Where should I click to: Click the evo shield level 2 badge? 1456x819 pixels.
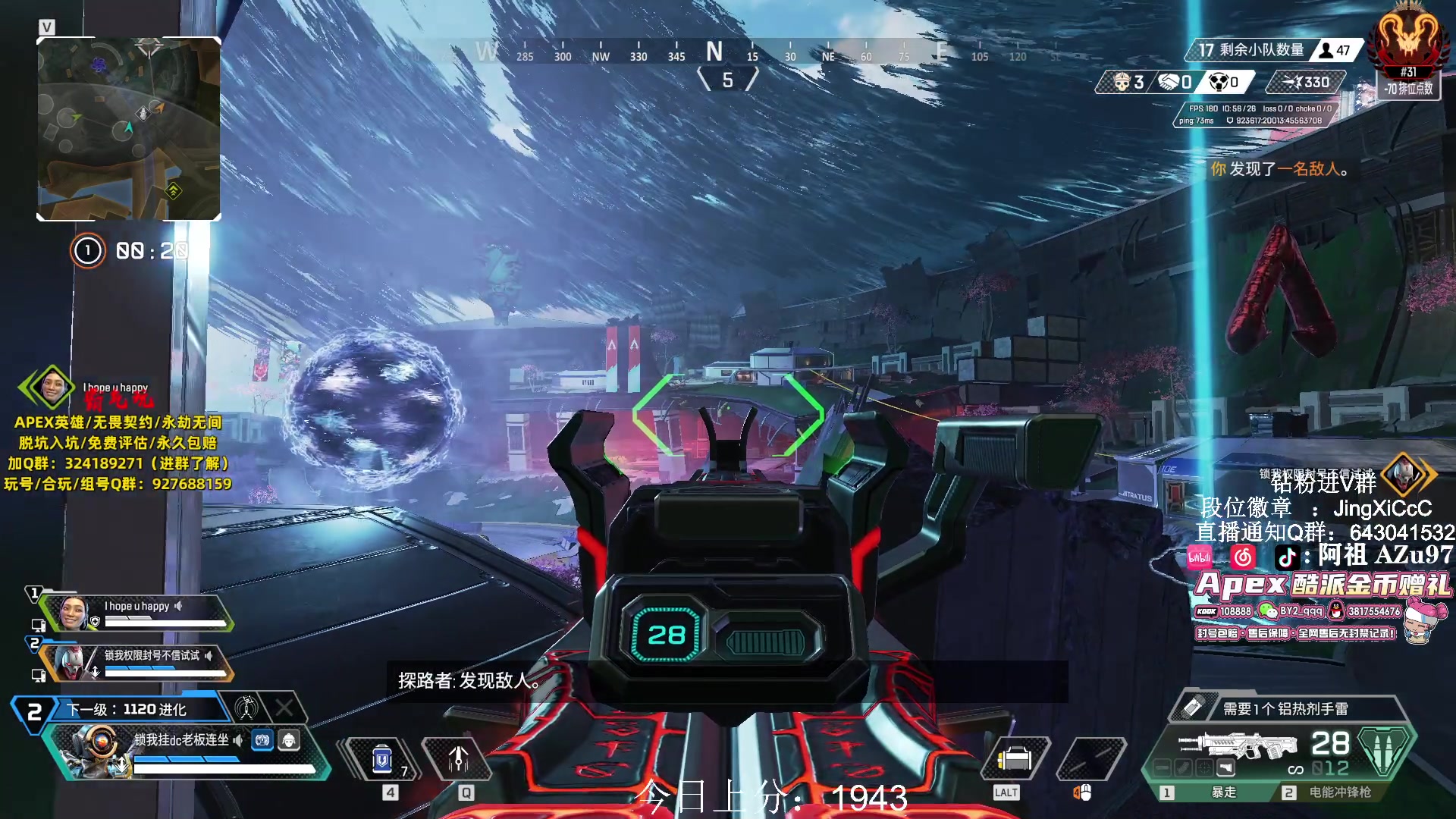[33, 712]
